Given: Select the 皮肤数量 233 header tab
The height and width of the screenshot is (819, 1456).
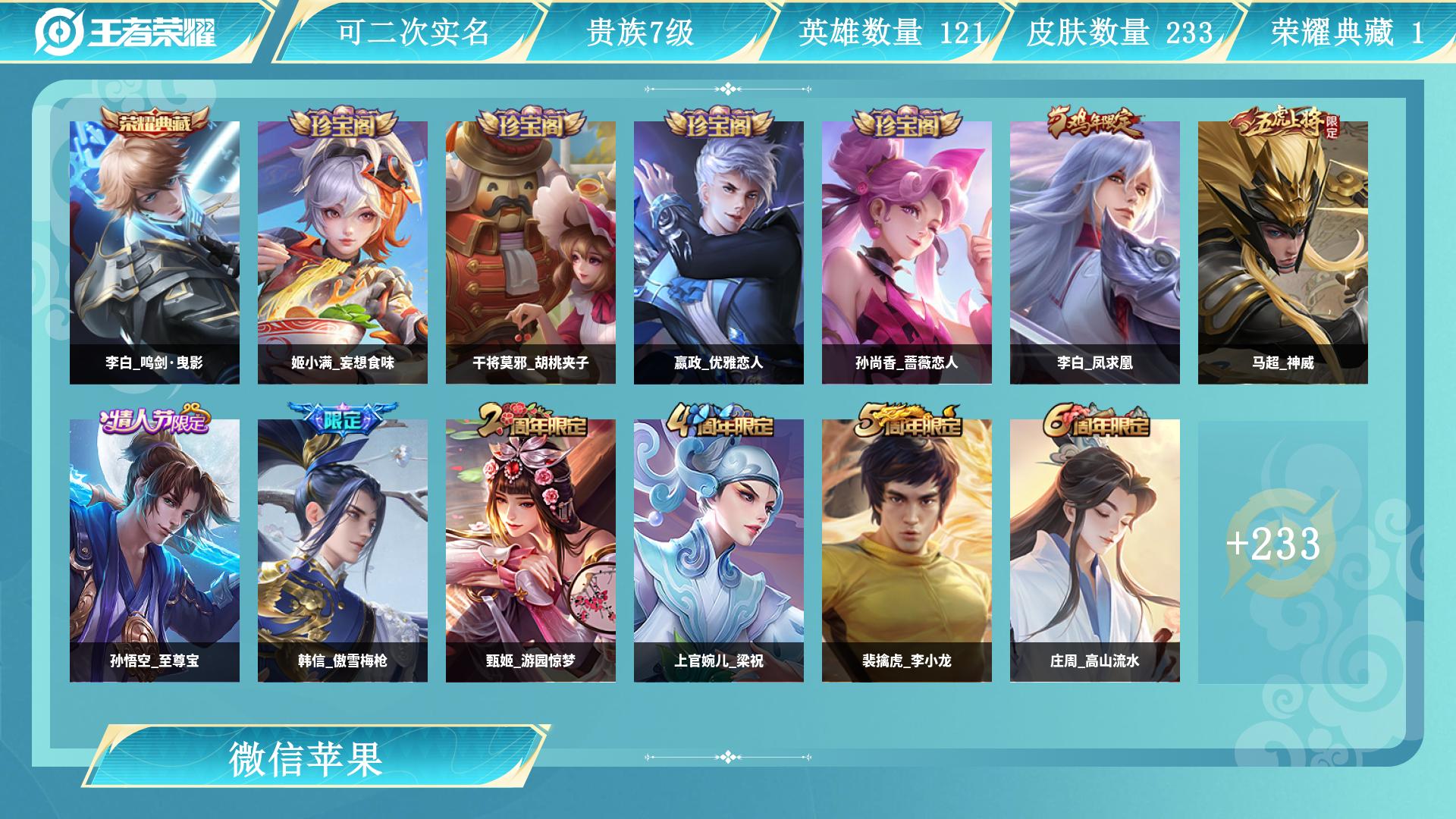Looking at the screenshot, I should coord(1119,33).
